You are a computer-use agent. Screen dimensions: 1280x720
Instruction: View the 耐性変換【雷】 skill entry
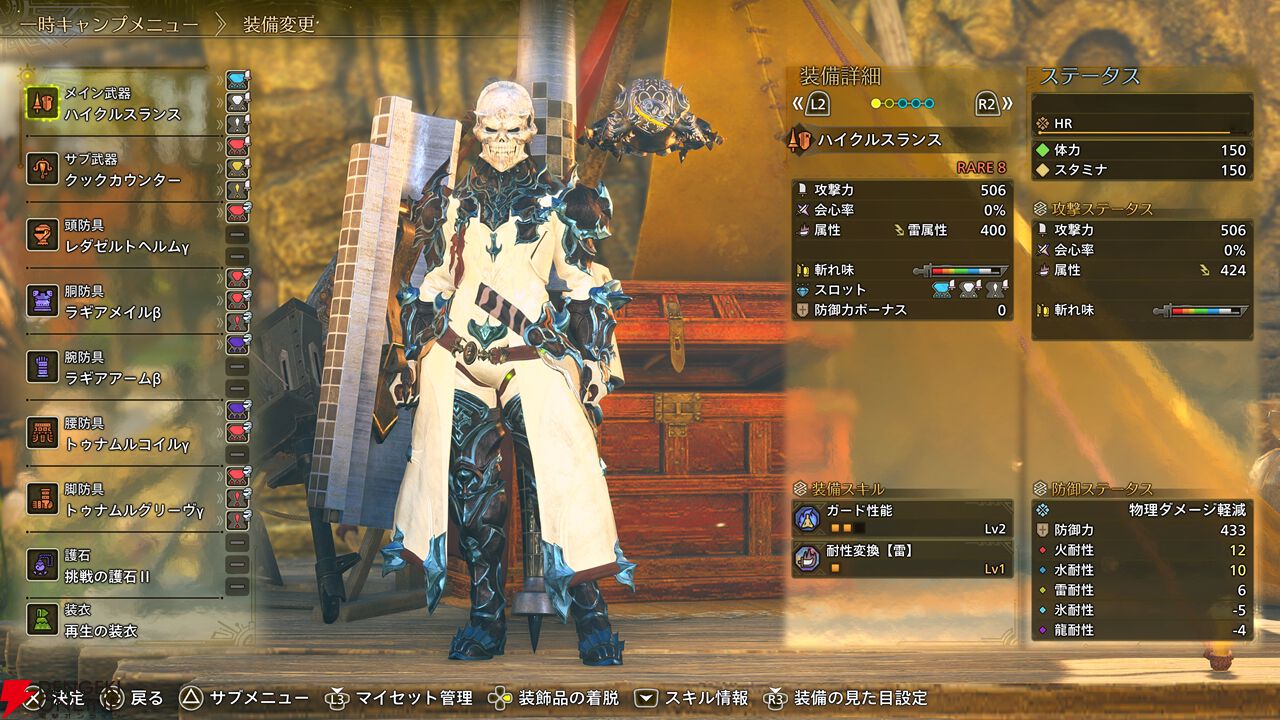click(x=901, y=559)
